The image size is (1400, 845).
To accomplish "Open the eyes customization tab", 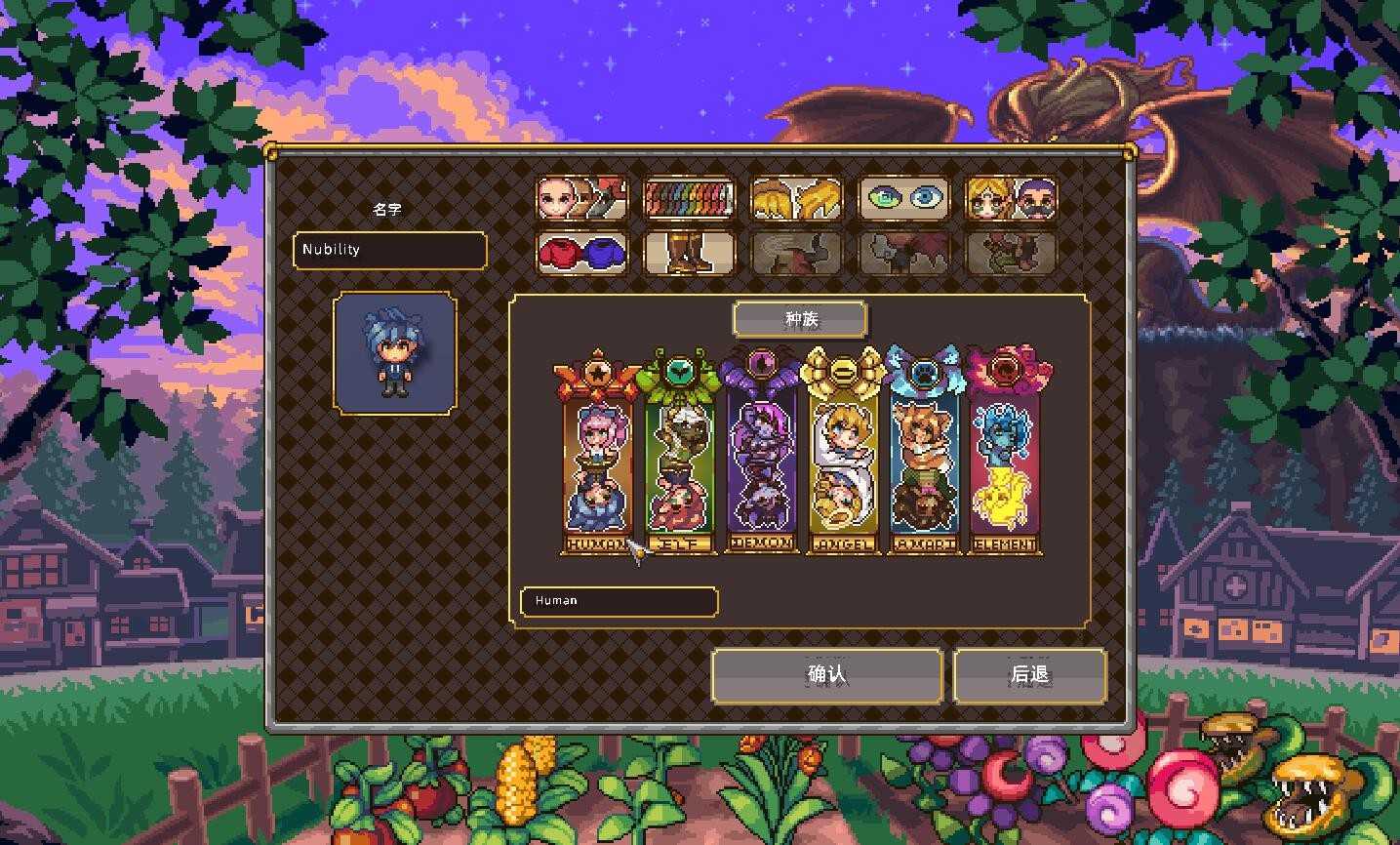I will tap(903, 198).
